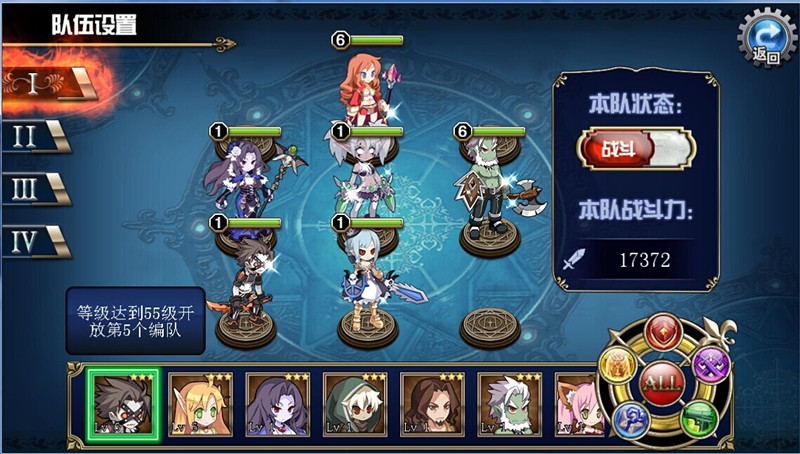Choose the purple-haired hero portrait

(276, 404)
